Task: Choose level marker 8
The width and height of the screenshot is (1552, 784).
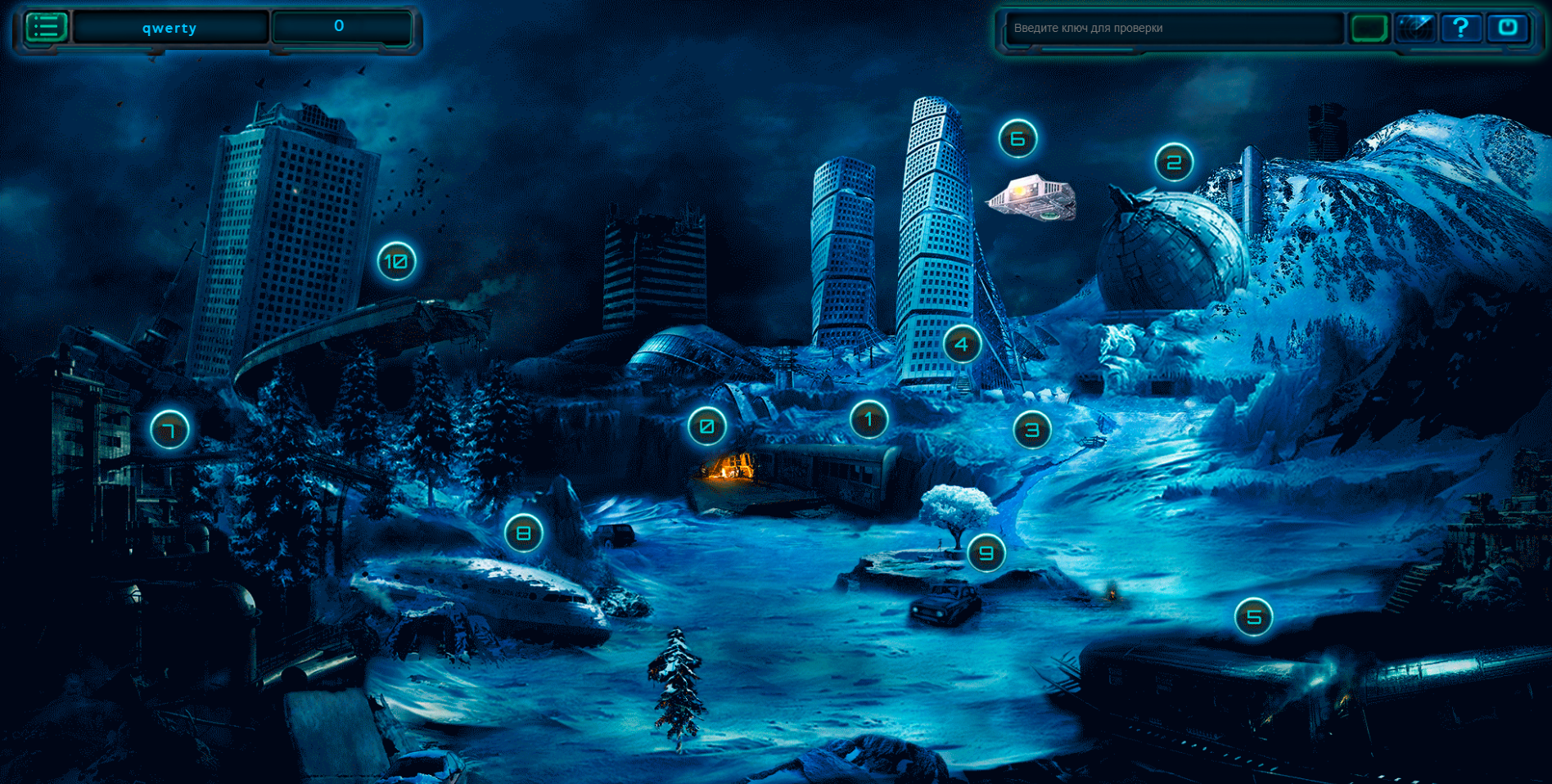Action: pos(524,534)
